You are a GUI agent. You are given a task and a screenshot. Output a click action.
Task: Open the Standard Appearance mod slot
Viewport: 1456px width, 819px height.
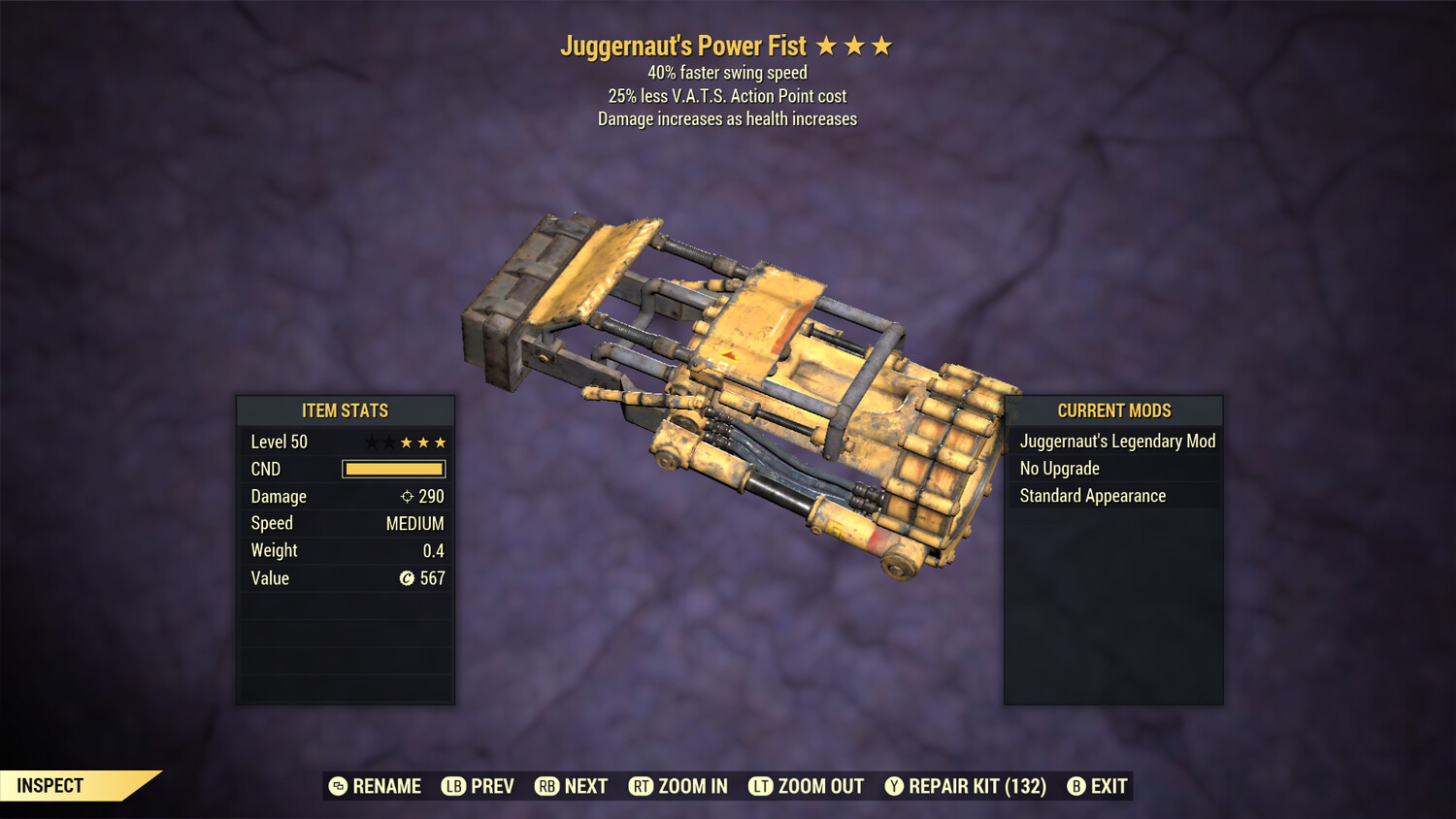pyautogui.click(x=1091, y=495)
